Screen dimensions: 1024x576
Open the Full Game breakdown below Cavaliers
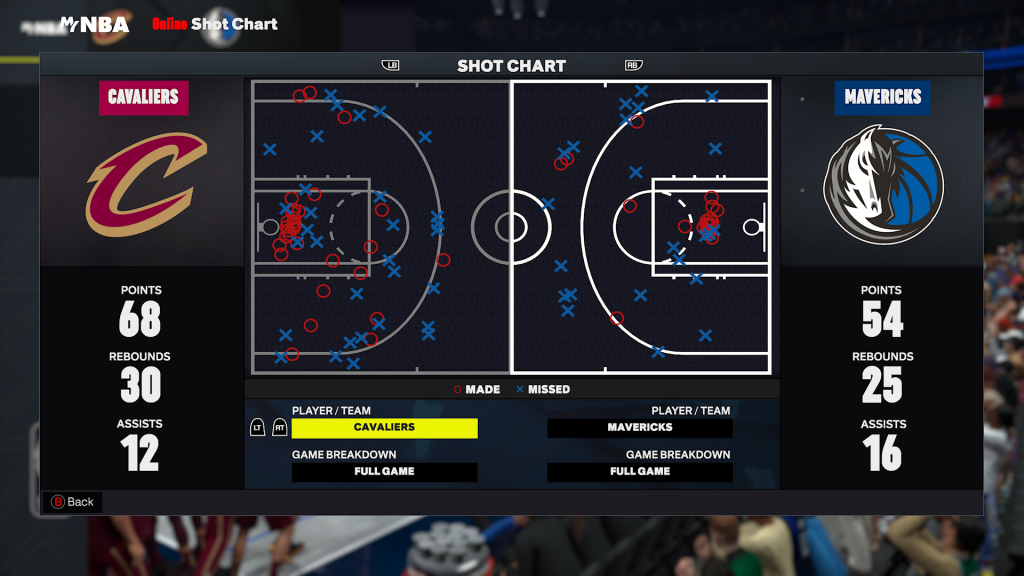pyautogui.click(x=384, y=472)
